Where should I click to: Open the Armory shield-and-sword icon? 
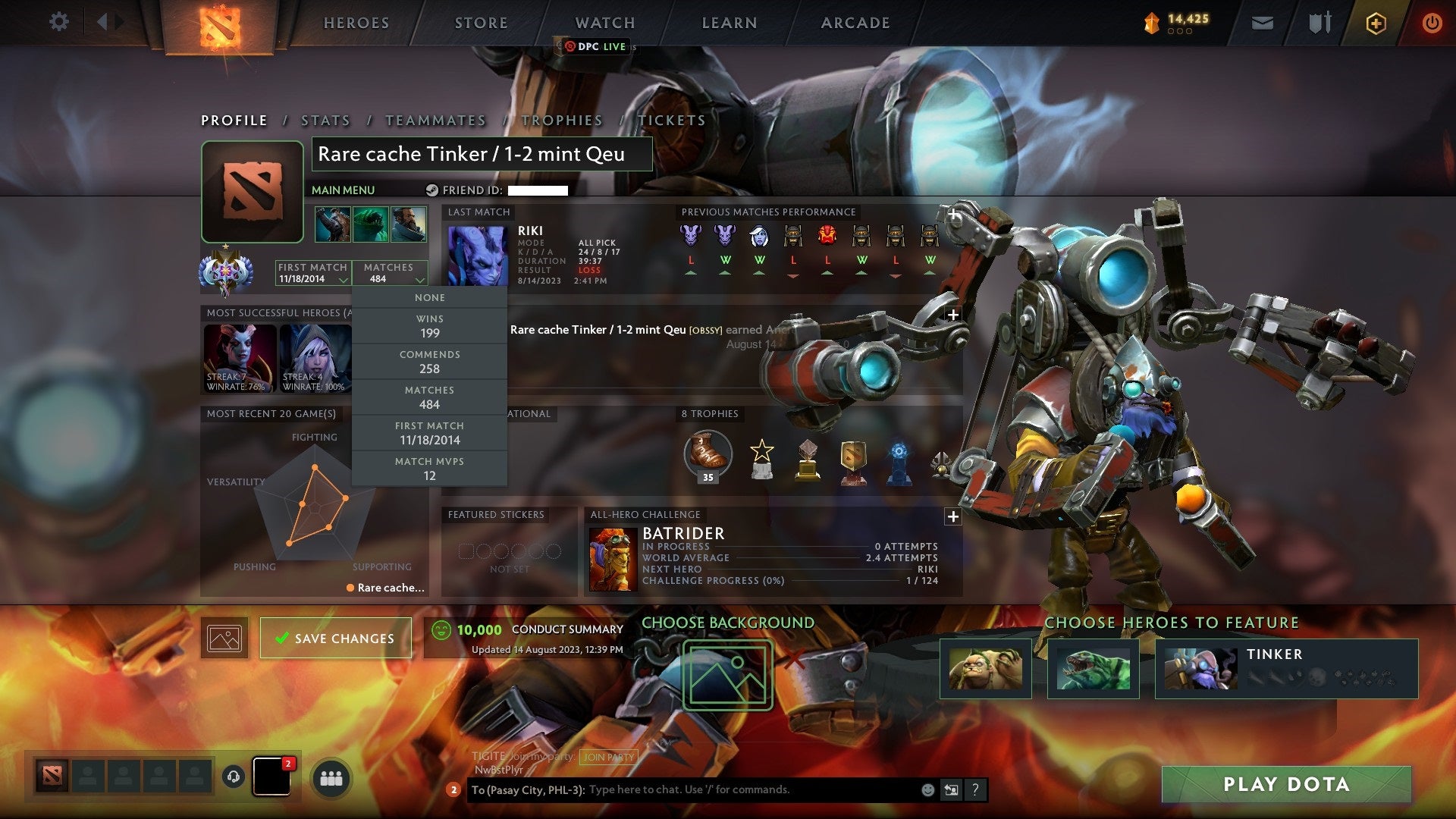[1319, 23]
